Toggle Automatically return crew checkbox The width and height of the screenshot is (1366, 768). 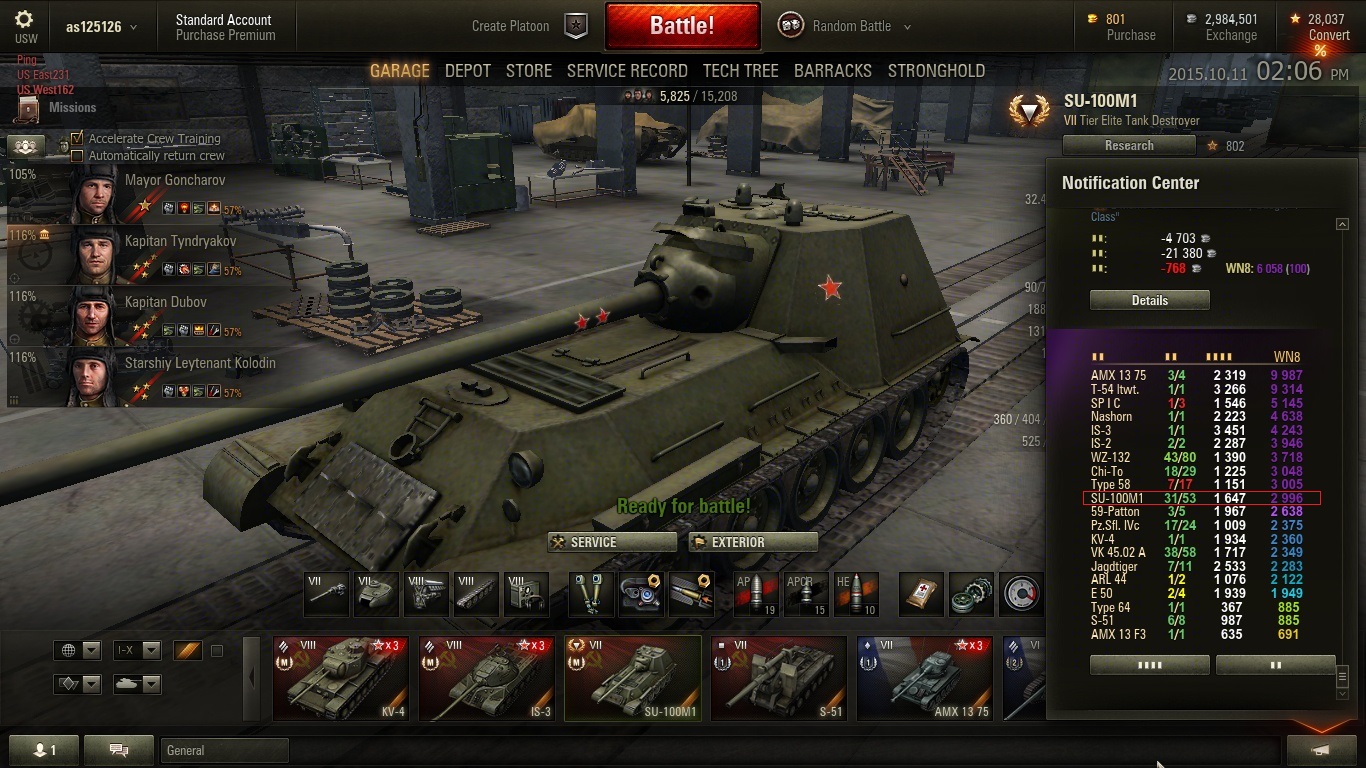click(x=77, y=156)
